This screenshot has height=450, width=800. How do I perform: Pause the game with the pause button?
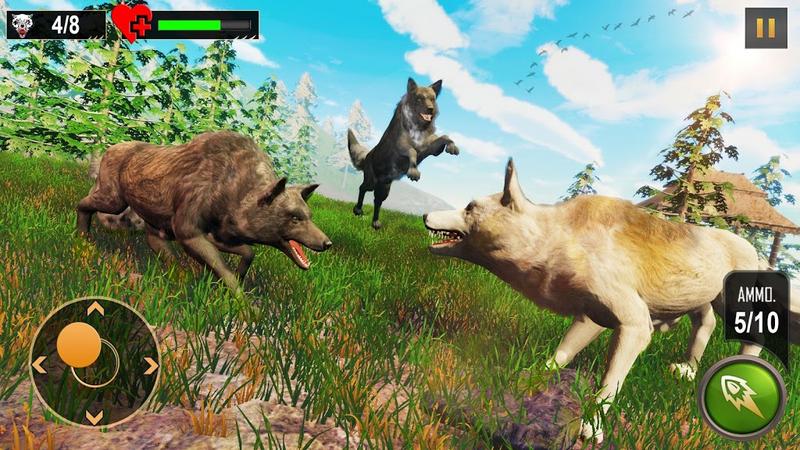point(766,28)
